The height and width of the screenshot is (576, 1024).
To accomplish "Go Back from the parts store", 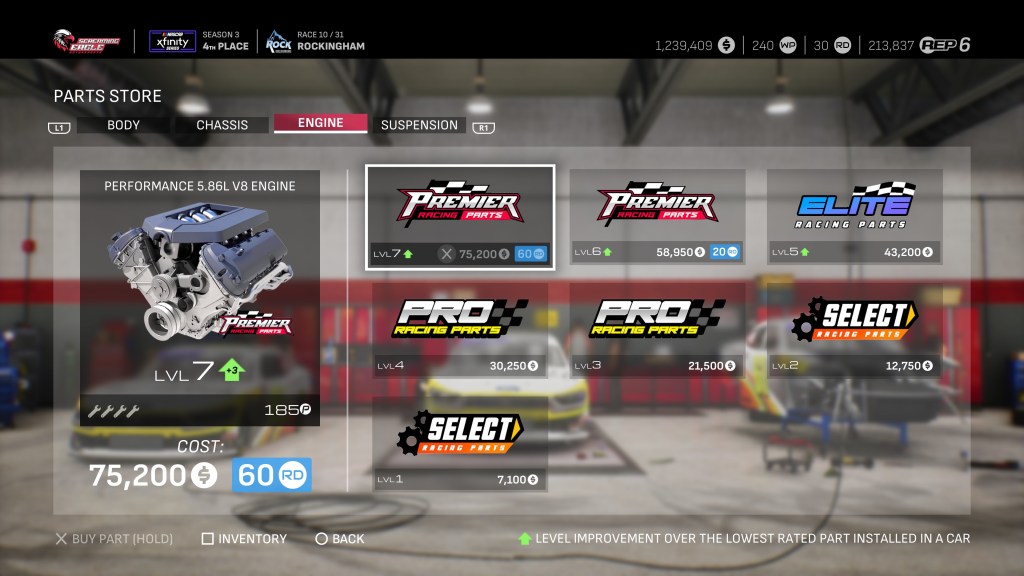I will (x=340, y=539).
